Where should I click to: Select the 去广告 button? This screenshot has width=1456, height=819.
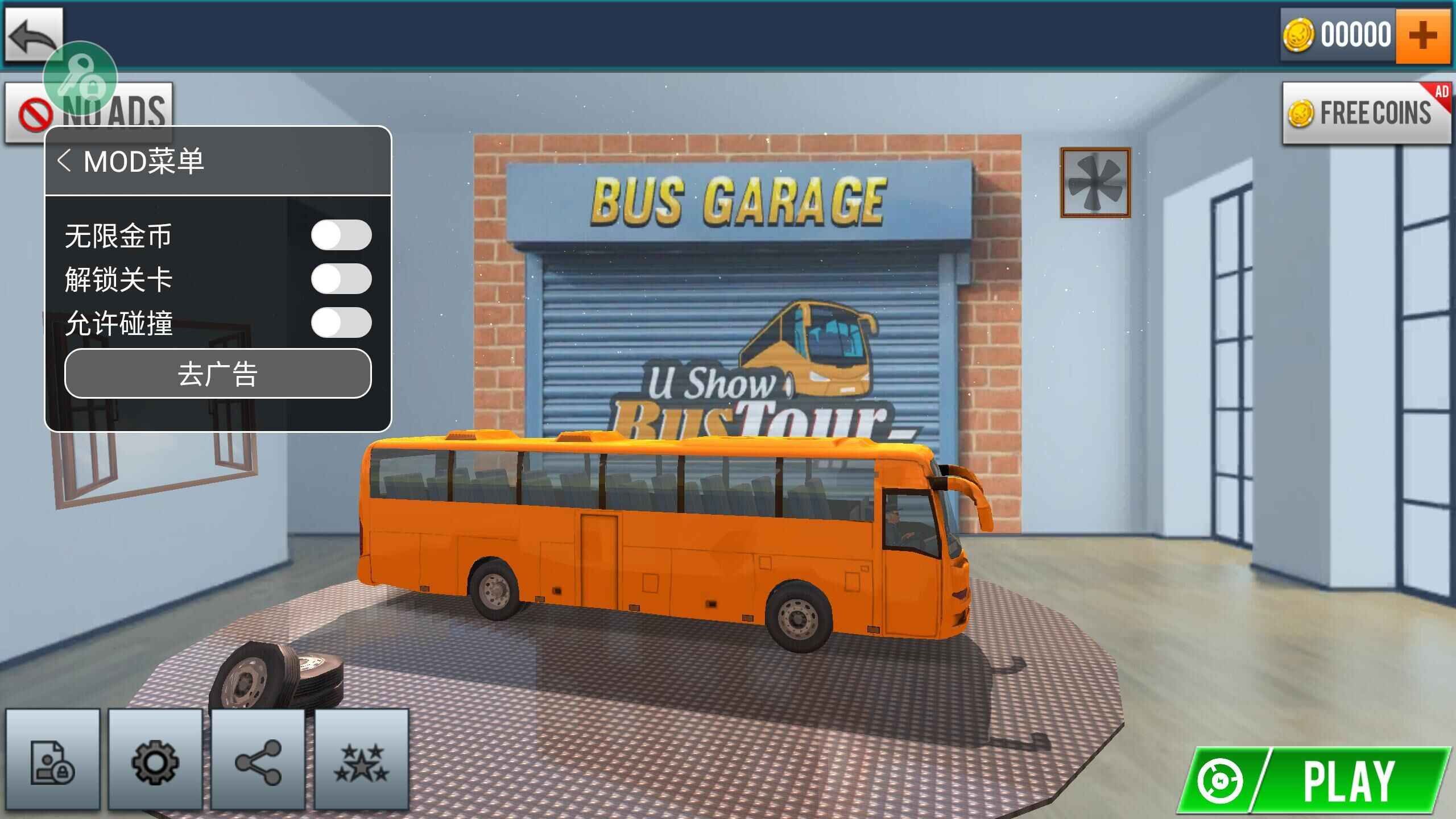pos(218,374)
